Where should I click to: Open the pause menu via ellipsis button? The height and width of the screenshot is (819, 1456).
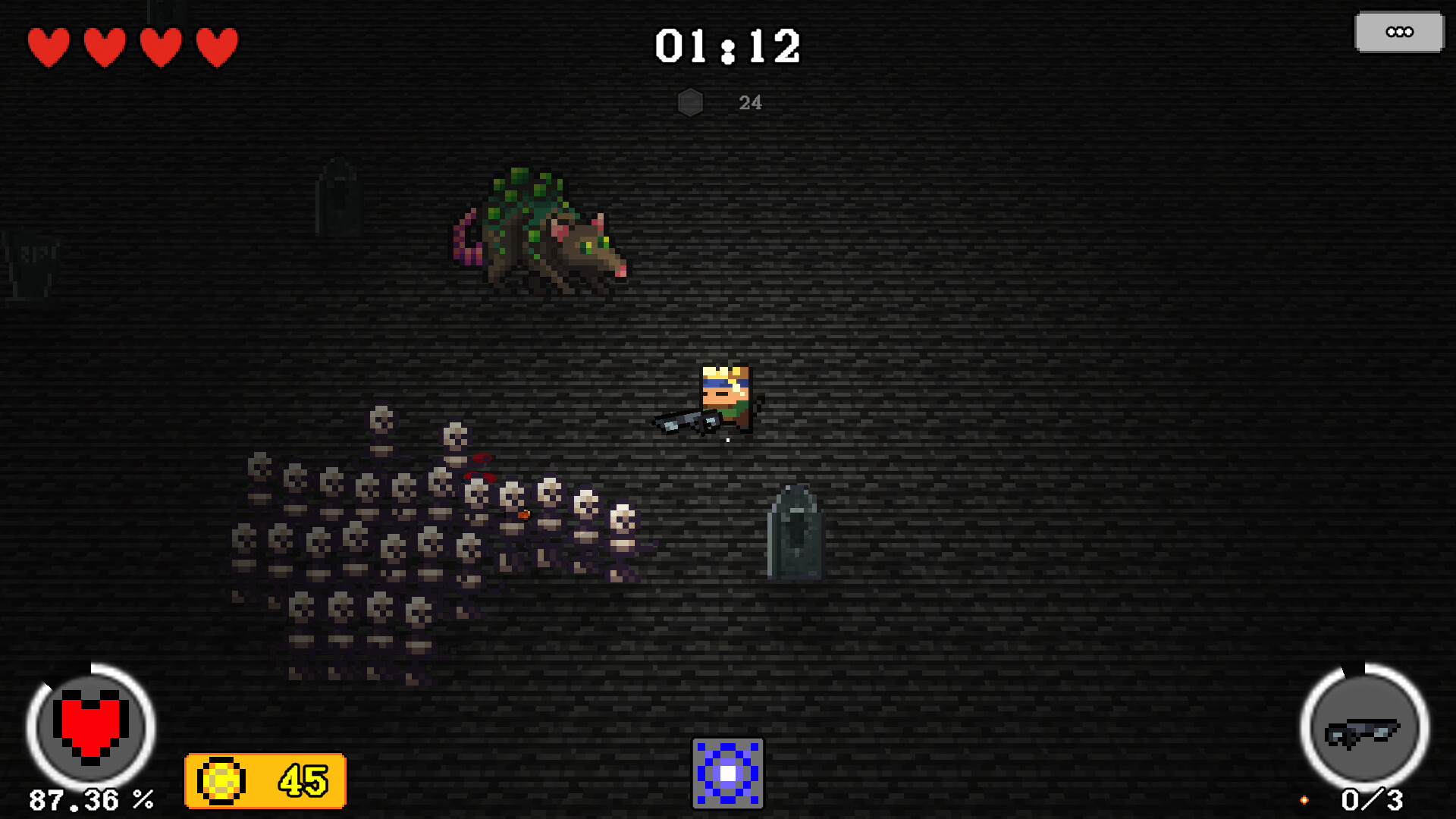coord(1398,32)
